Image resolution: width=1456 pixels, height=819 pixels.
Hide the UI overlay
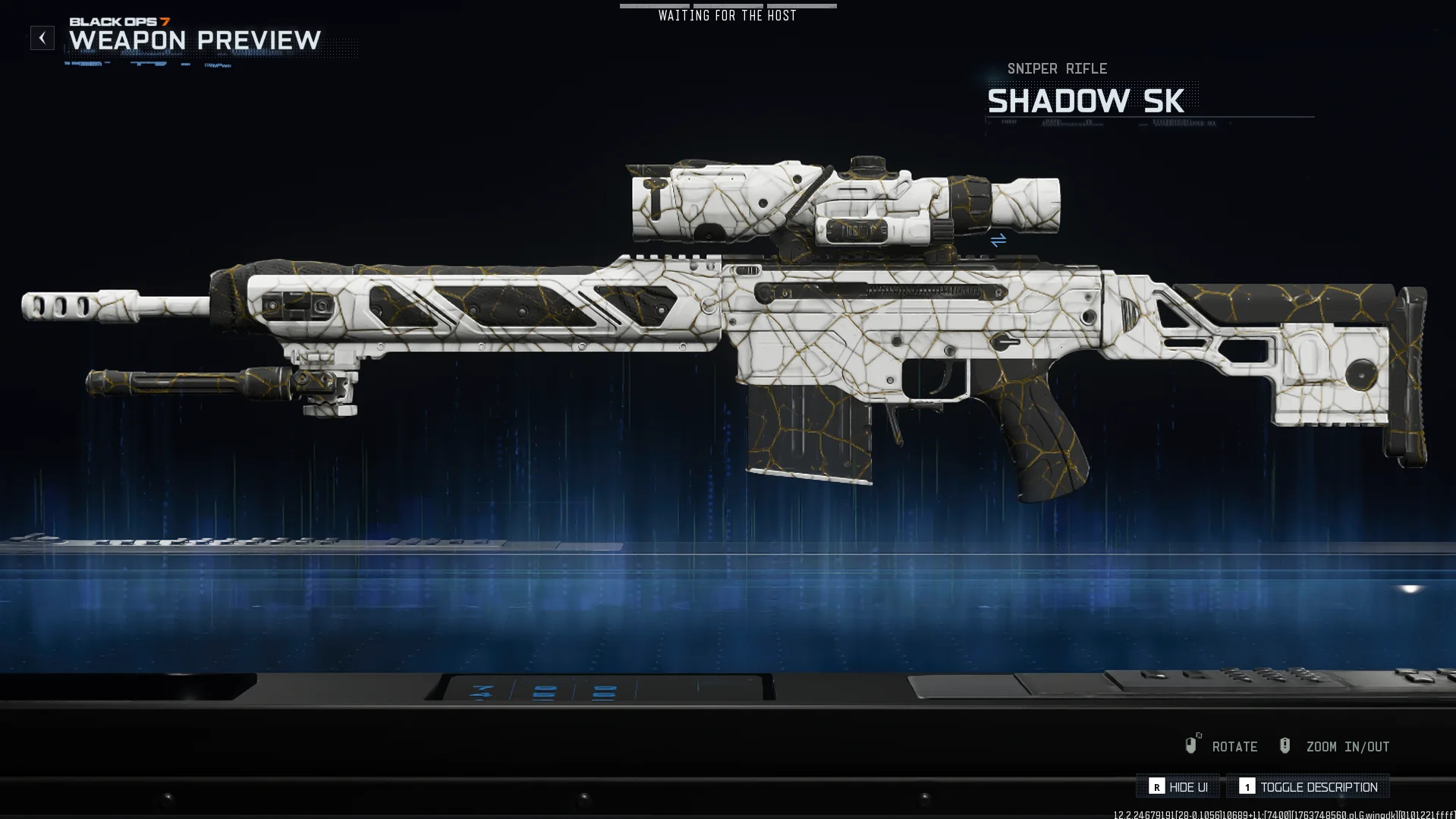pos(1178,787)
